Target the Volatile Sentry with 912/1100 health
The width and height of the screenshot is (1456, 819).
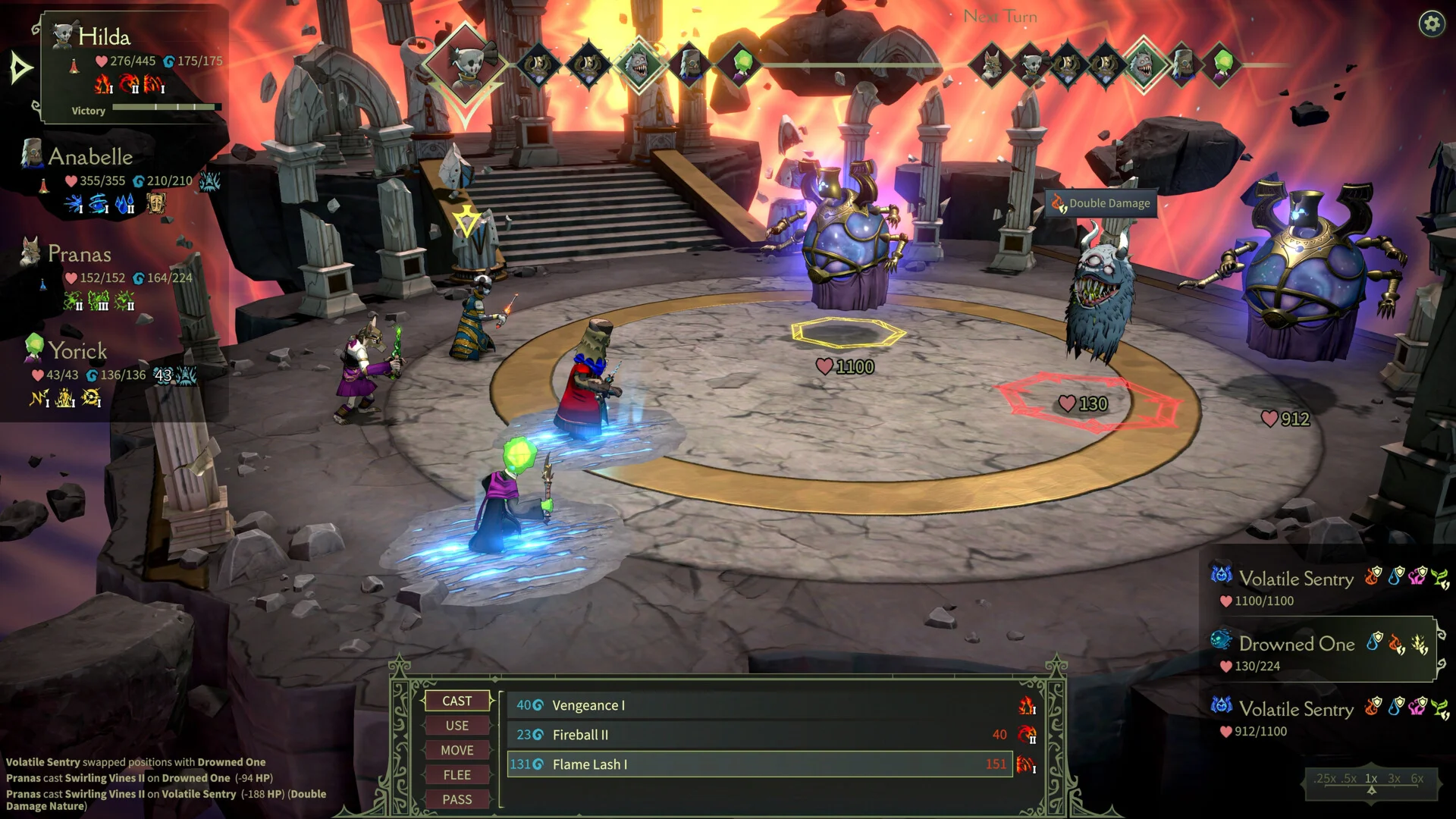pyautogui.click(x=1296, y=710)
